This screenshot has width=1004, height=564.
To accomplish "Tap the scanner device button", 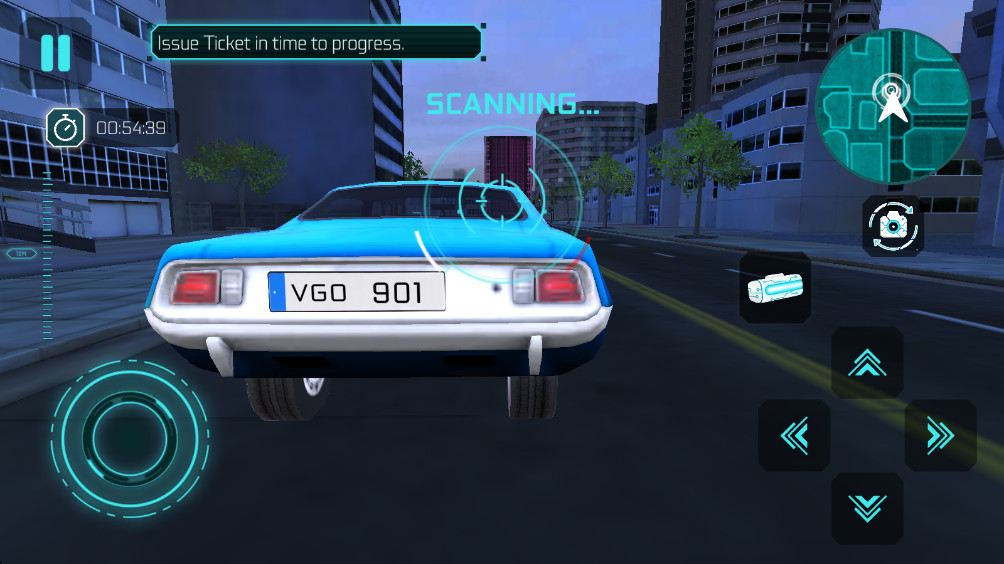I will click(x=775, y=288).
